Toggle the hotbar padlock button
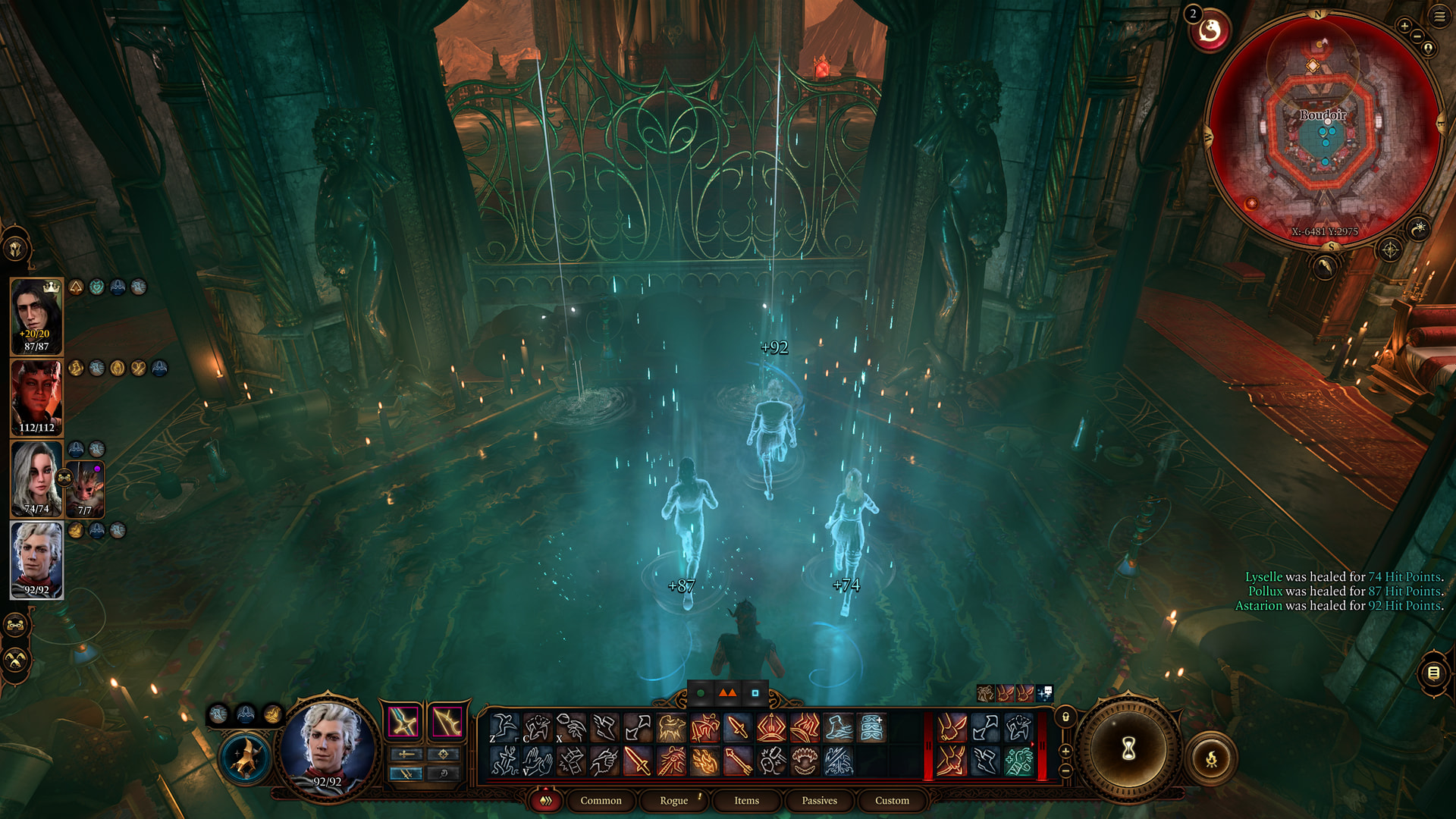The height and width of the screenshot is (819, 1456). 1065,717
